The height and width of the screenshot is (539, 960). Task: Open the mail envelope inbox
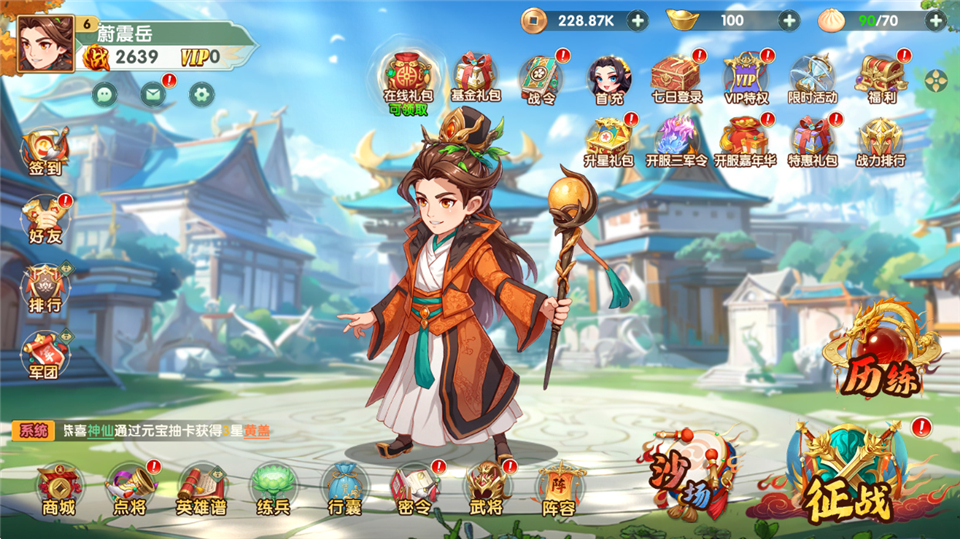coord(152,95)
